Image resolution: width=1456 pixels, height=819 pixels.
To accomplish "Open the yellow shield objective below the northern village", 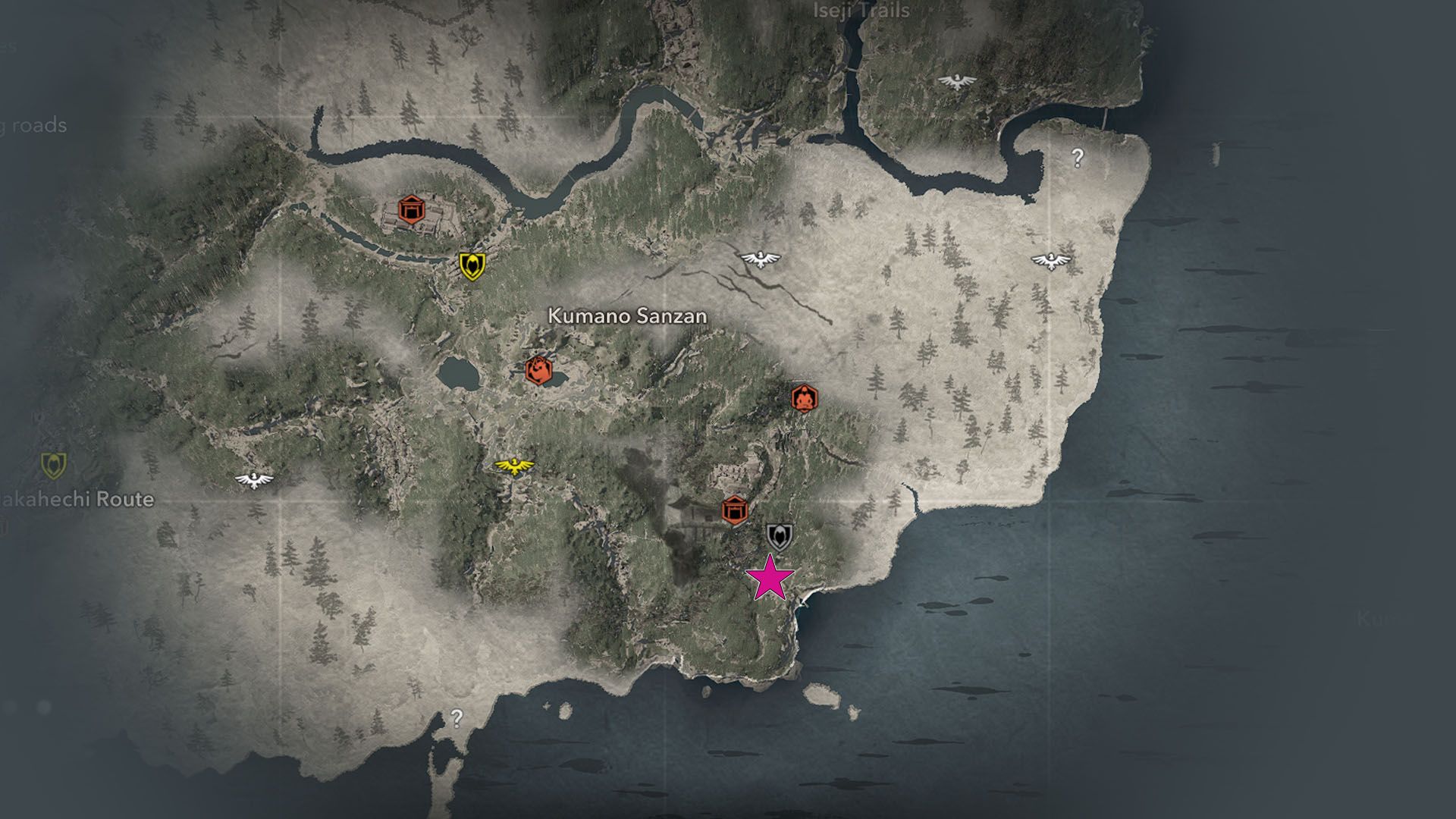I will (x=472, y=265).
